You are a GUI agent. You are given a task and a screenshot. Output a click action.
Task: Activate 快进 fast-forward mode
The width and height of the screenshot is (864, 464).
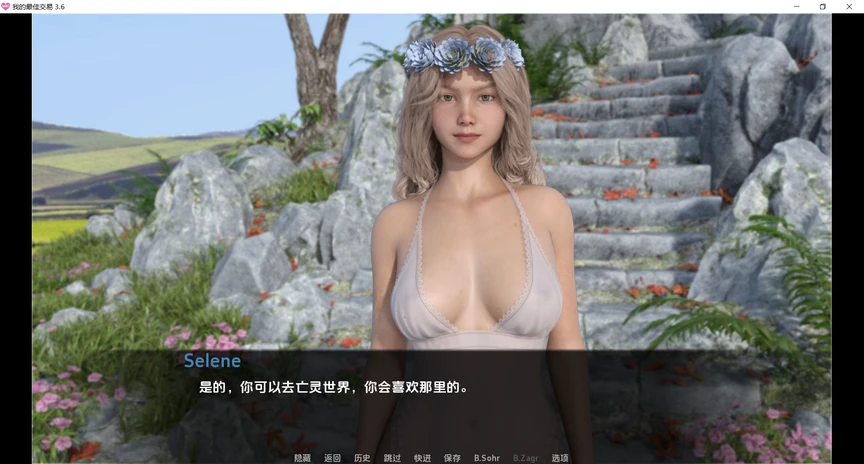point(422,458)
